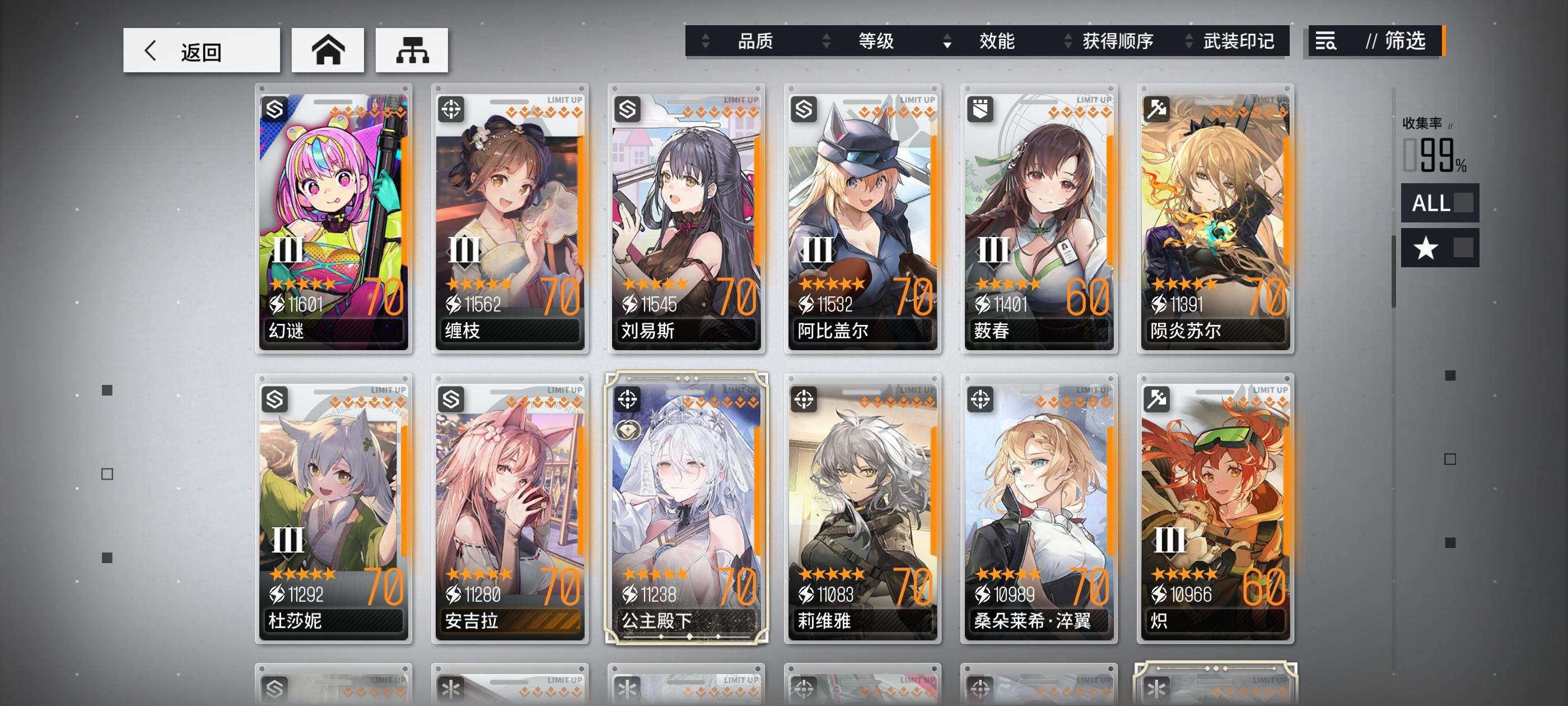Screen dimensions: 1568x706
Task: Click the squad formation tree icon
Action: click(412, 50)
